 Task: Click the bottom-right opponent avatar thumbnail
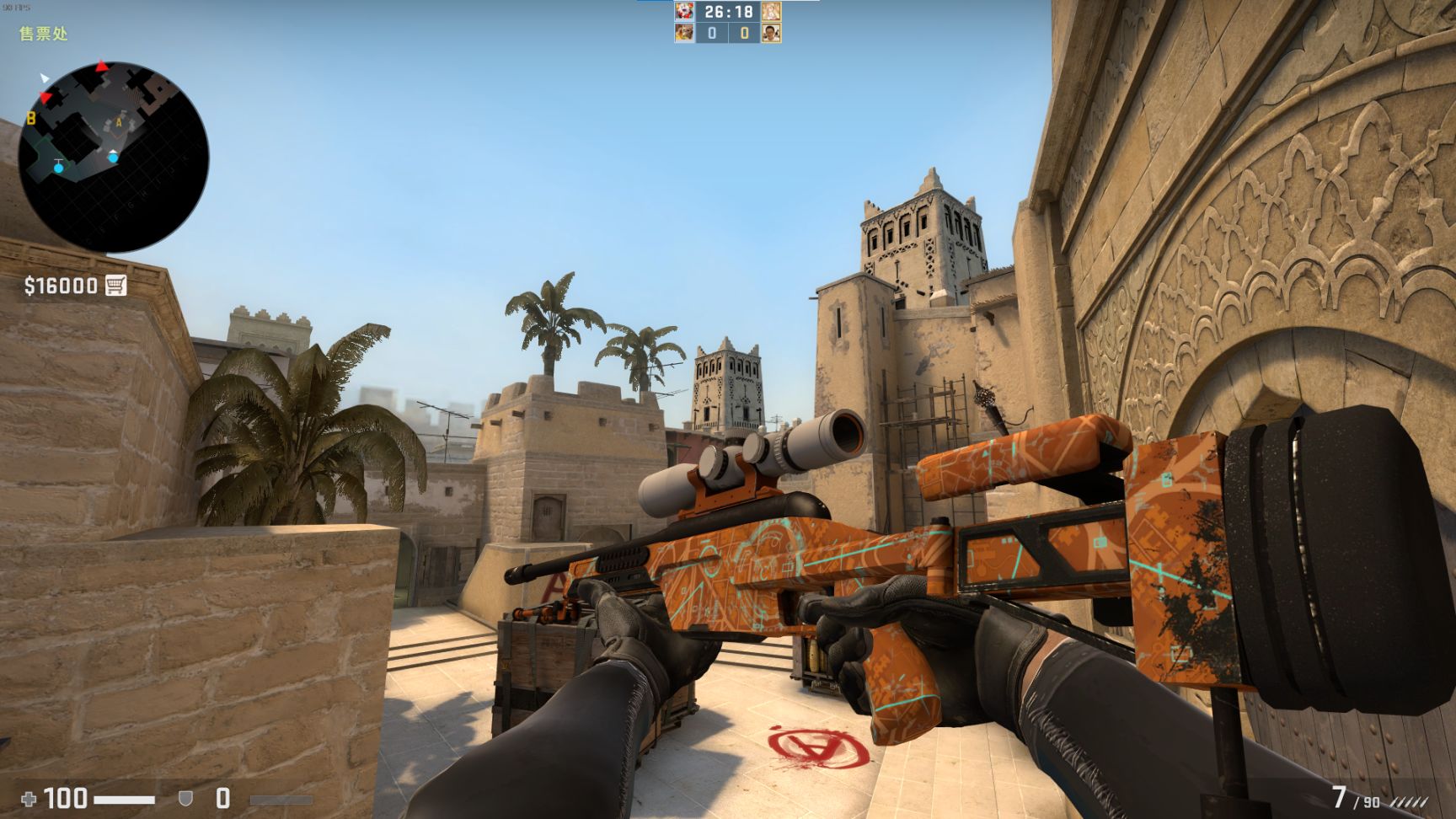point(771,34)
